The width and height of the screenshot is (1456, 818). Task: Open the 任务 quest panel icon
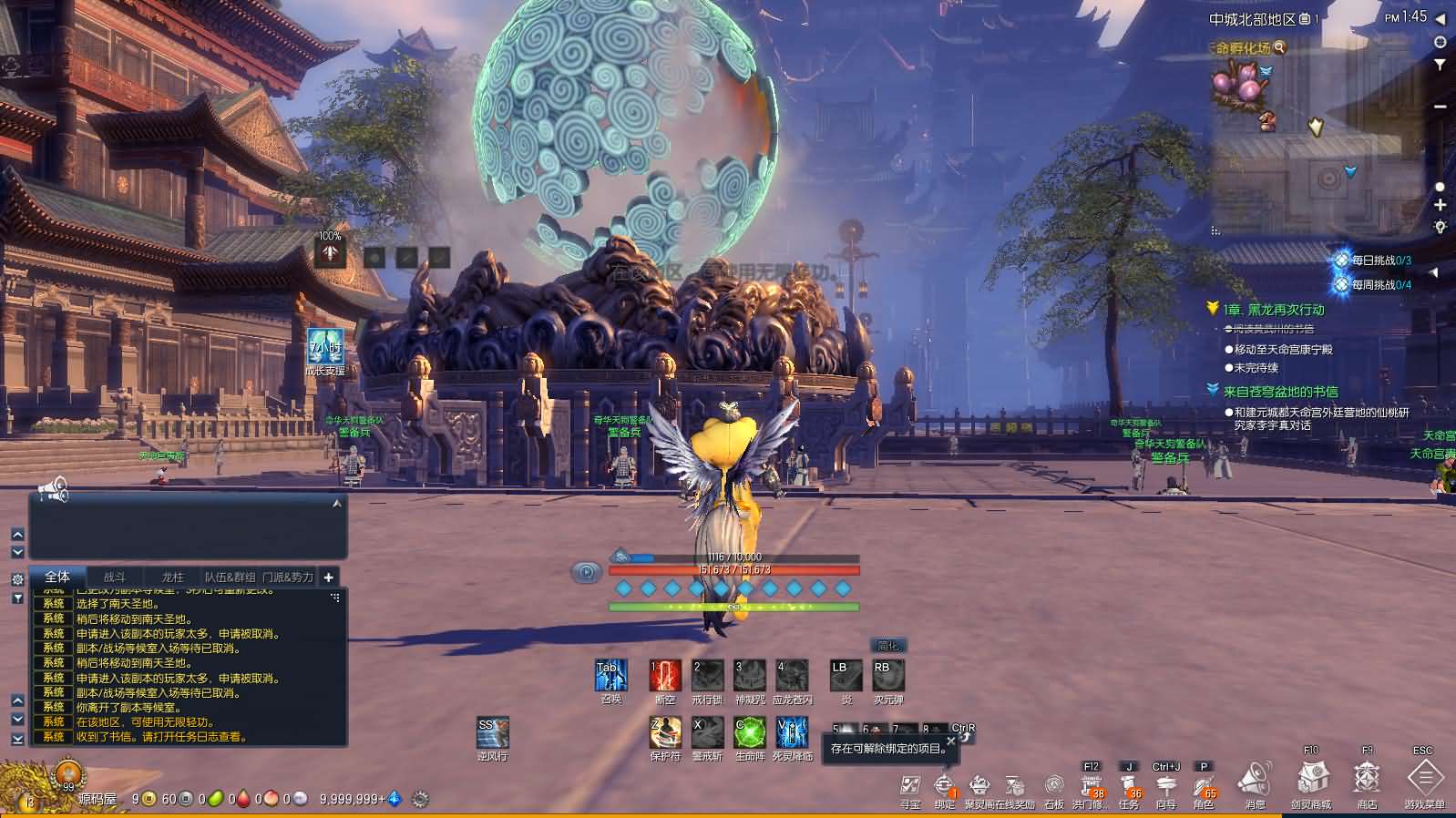[1129, 785]
